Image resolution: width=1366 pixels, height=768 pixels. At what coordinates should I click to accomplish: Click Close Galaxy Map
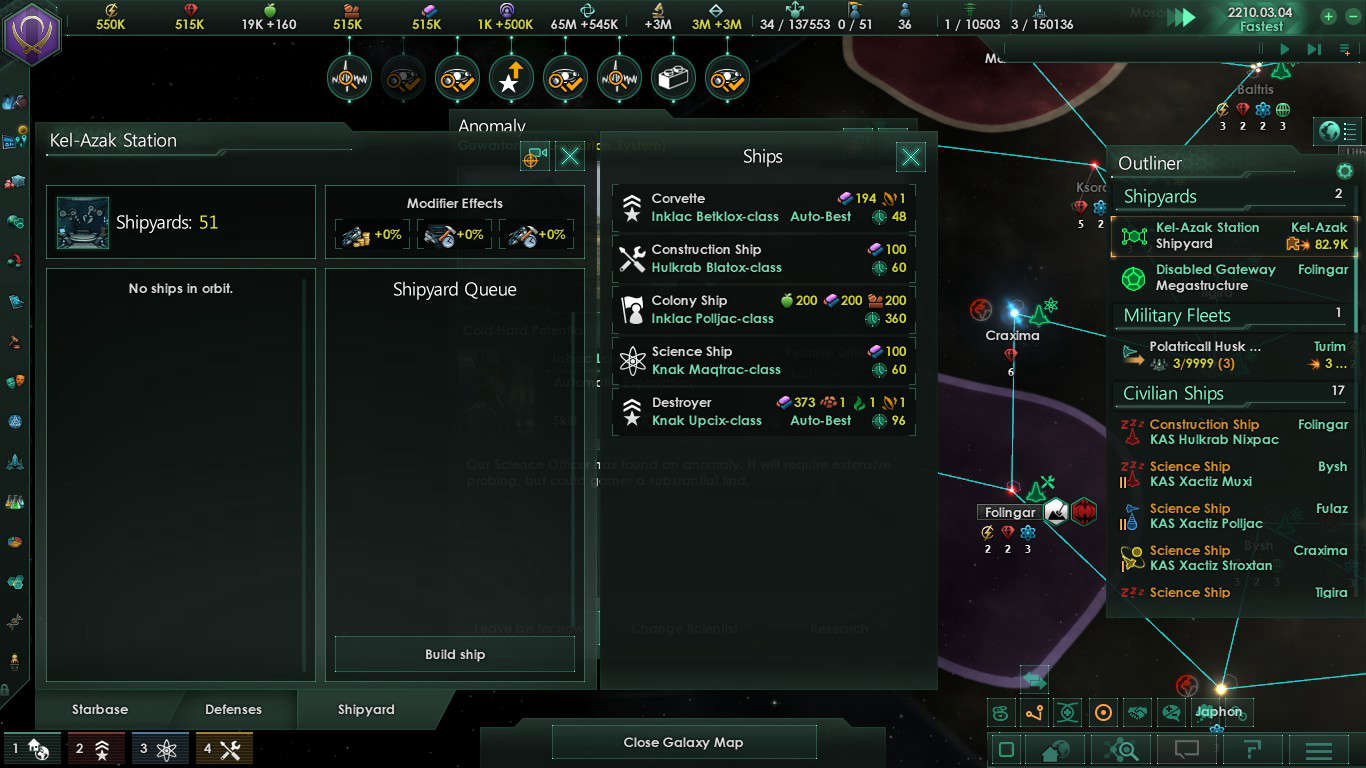point(684,742)
